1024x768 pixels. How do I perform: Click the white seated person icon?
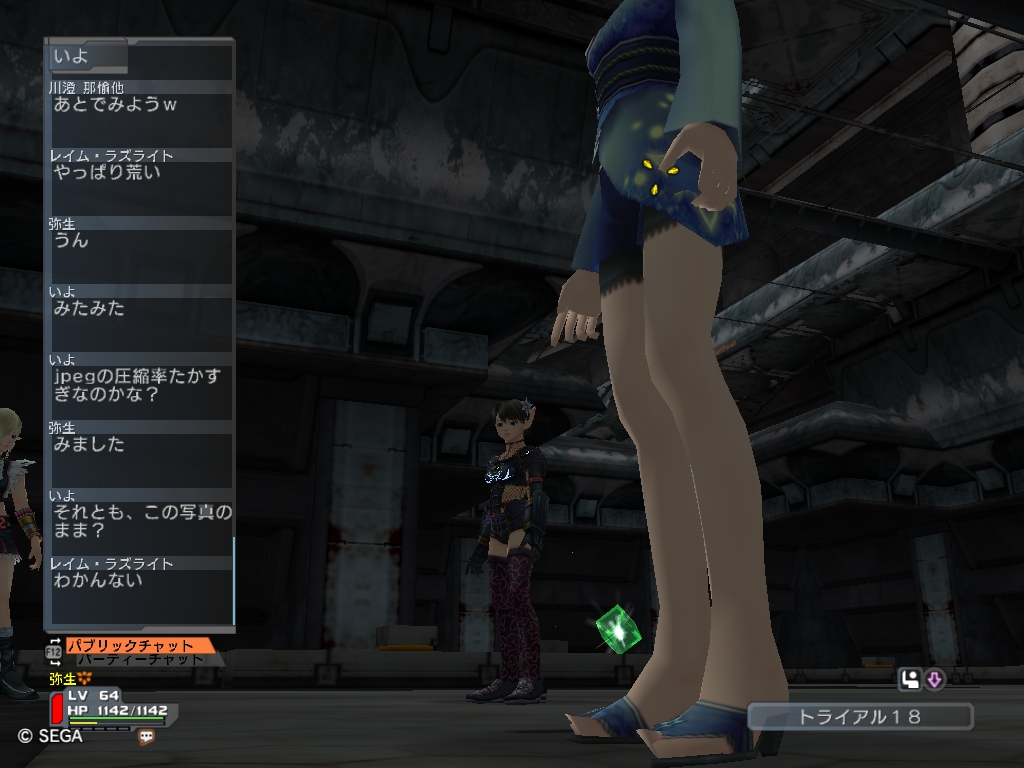click(x=910, y=680)
